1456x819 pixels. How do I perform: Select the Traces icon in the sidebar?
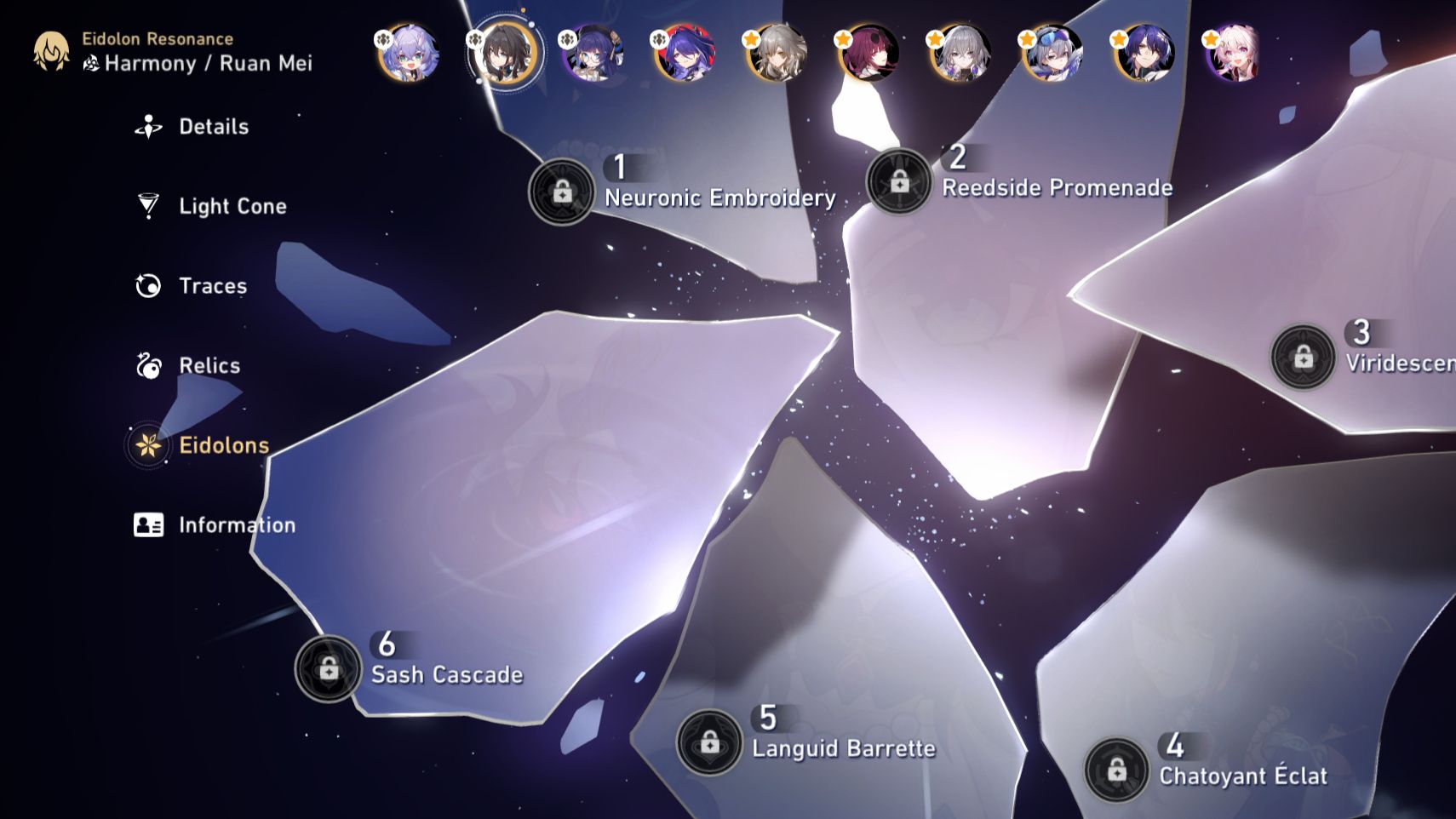pos(150,285)
